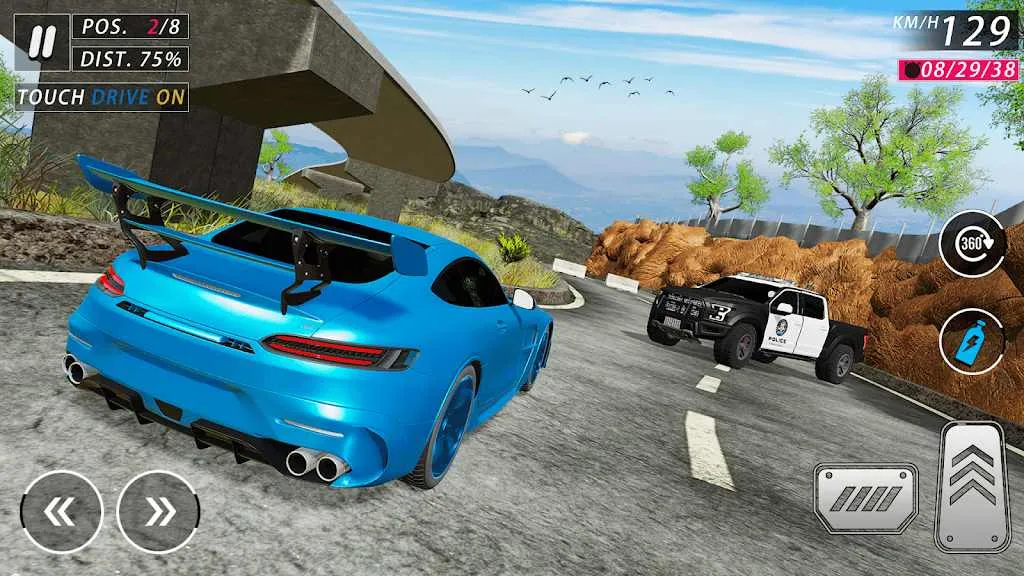Steer right with the right arrow button
This screenshot has width=1024, height=576.
(x=158, y=512)
